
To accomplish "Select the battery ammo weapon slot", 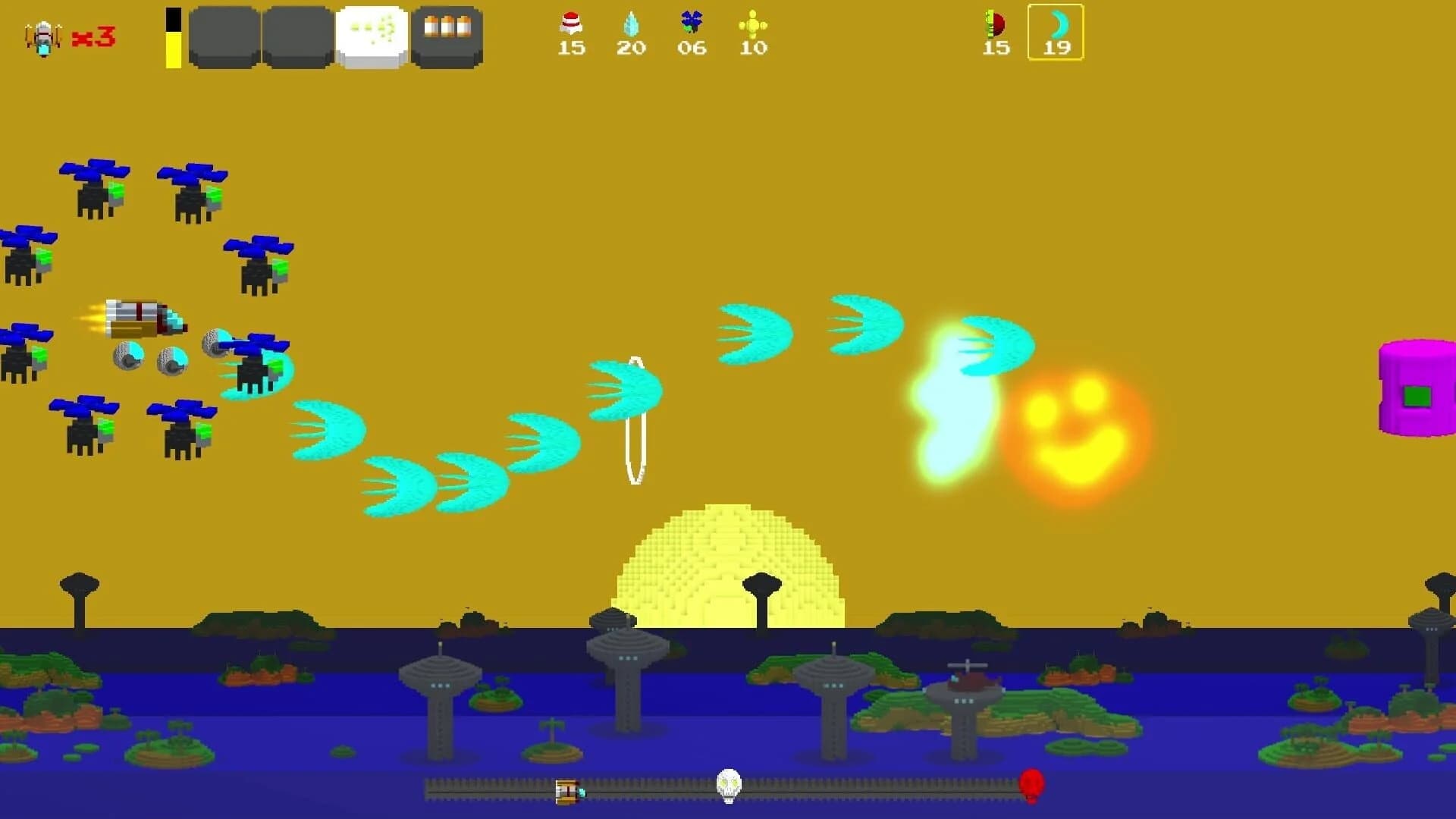I will pyautogui.click(x=447, y=36).
